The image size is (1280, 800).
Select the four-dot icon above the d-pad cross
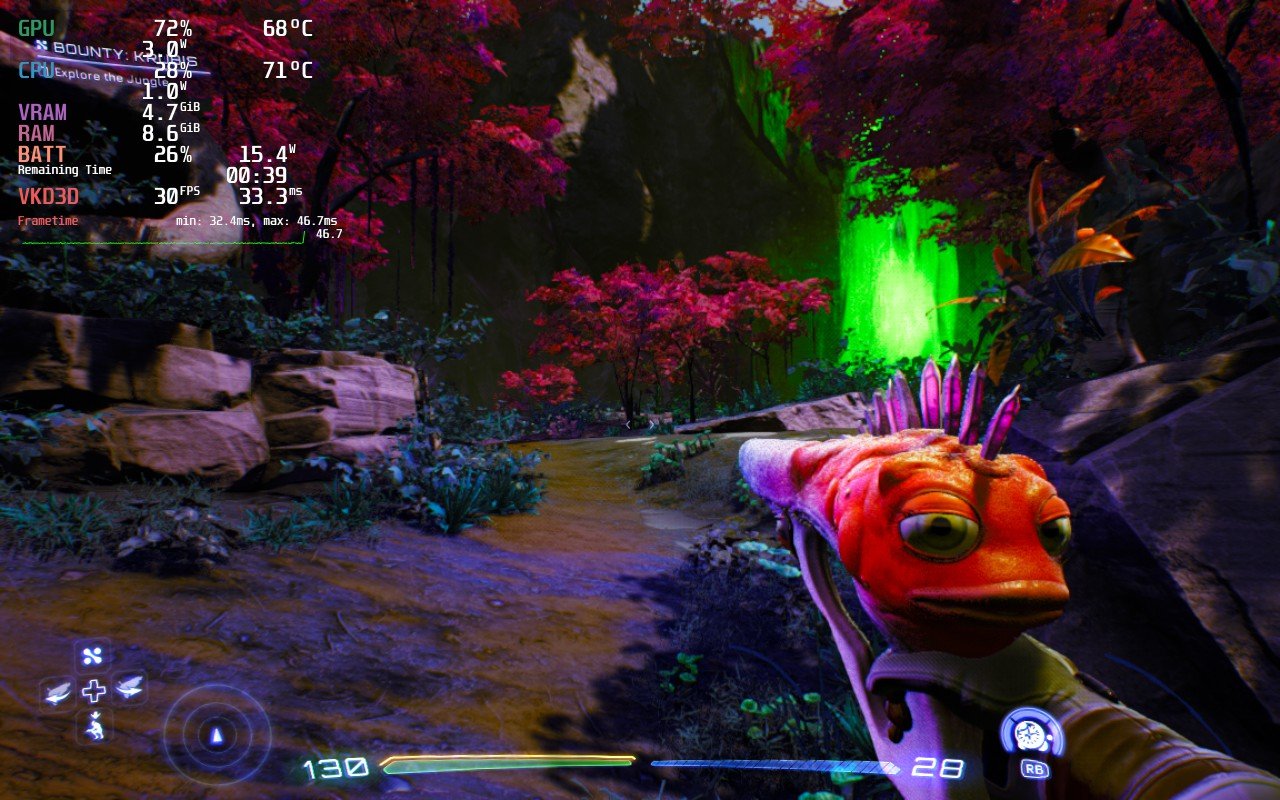pos(93,656)
